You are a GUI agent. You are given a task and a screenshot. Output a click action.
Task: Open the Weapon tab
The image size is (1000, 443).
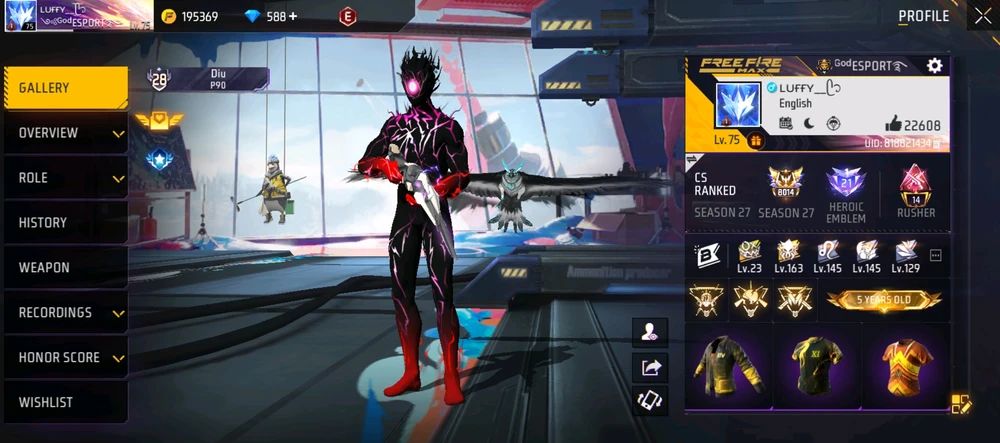[65, 268]
